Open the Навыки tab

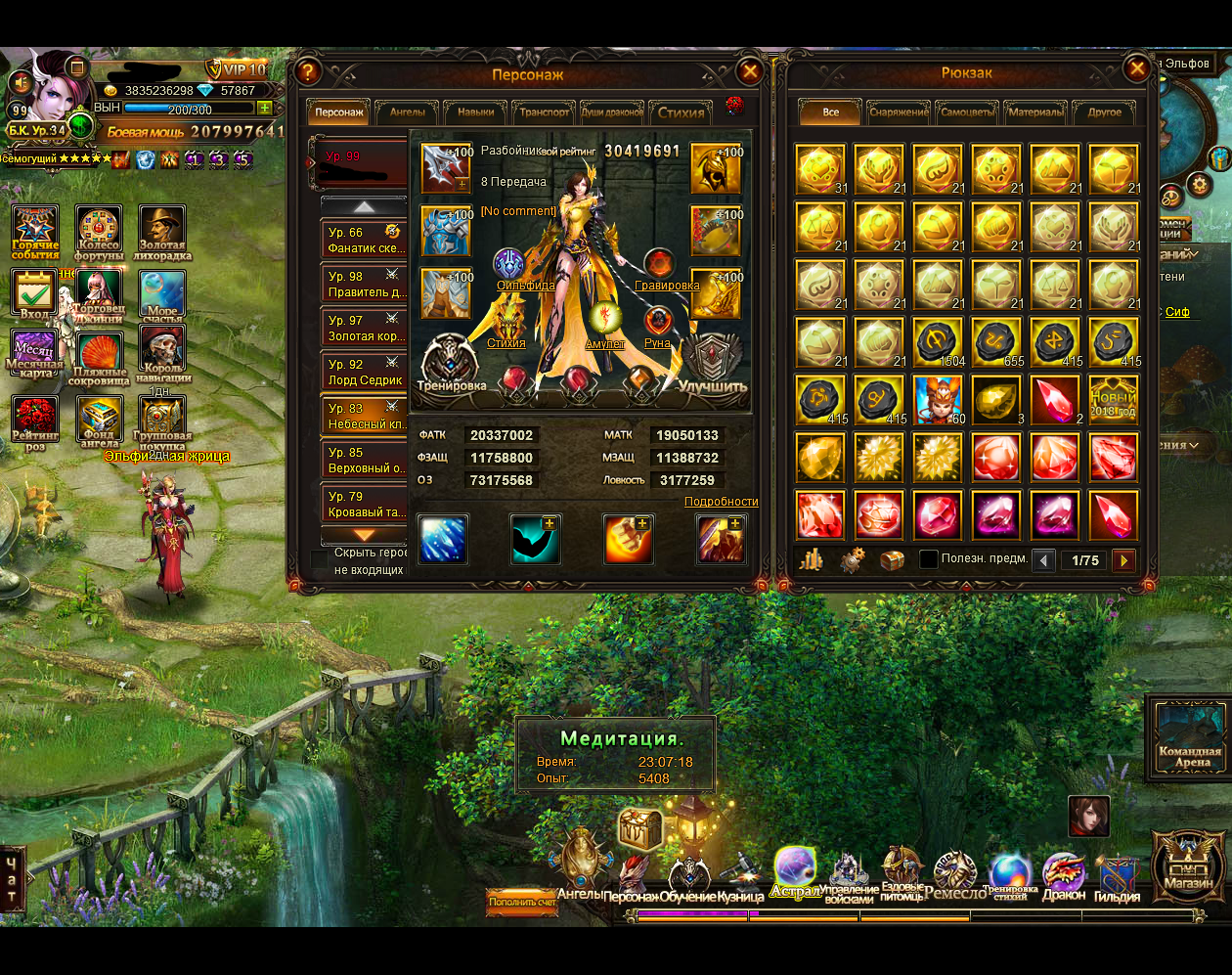476,112
